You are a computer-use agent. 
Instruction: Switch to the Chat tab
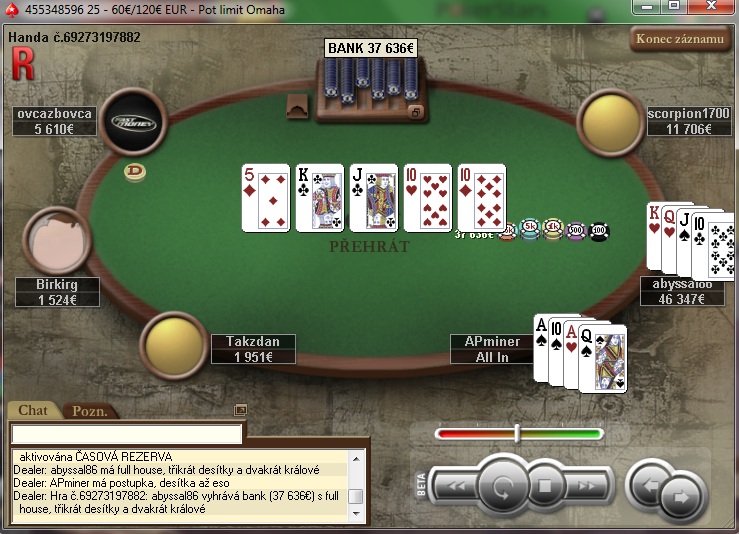pos(33,410)
